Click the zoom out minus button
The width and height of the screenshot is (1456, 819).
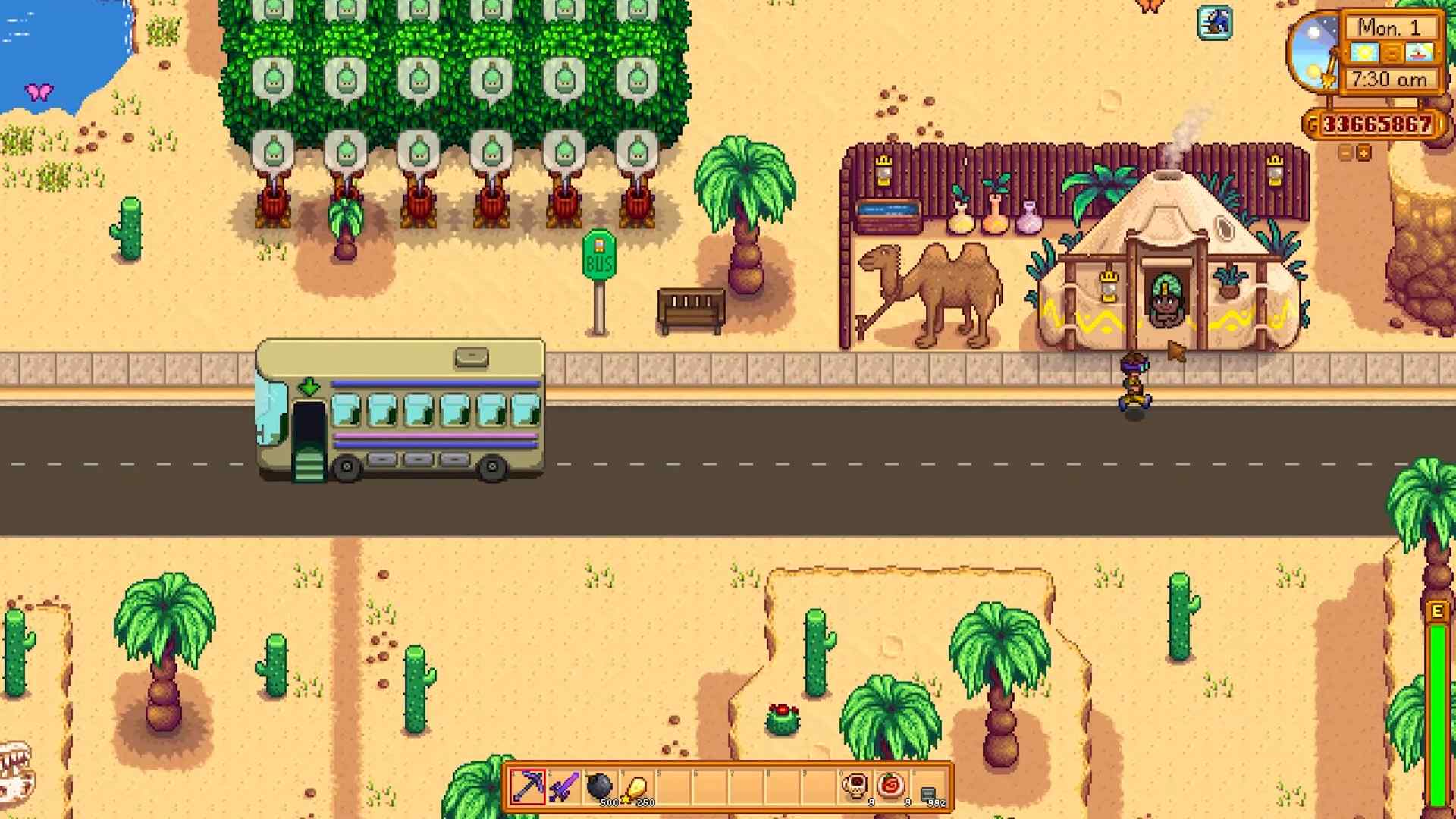[1346, 152]
